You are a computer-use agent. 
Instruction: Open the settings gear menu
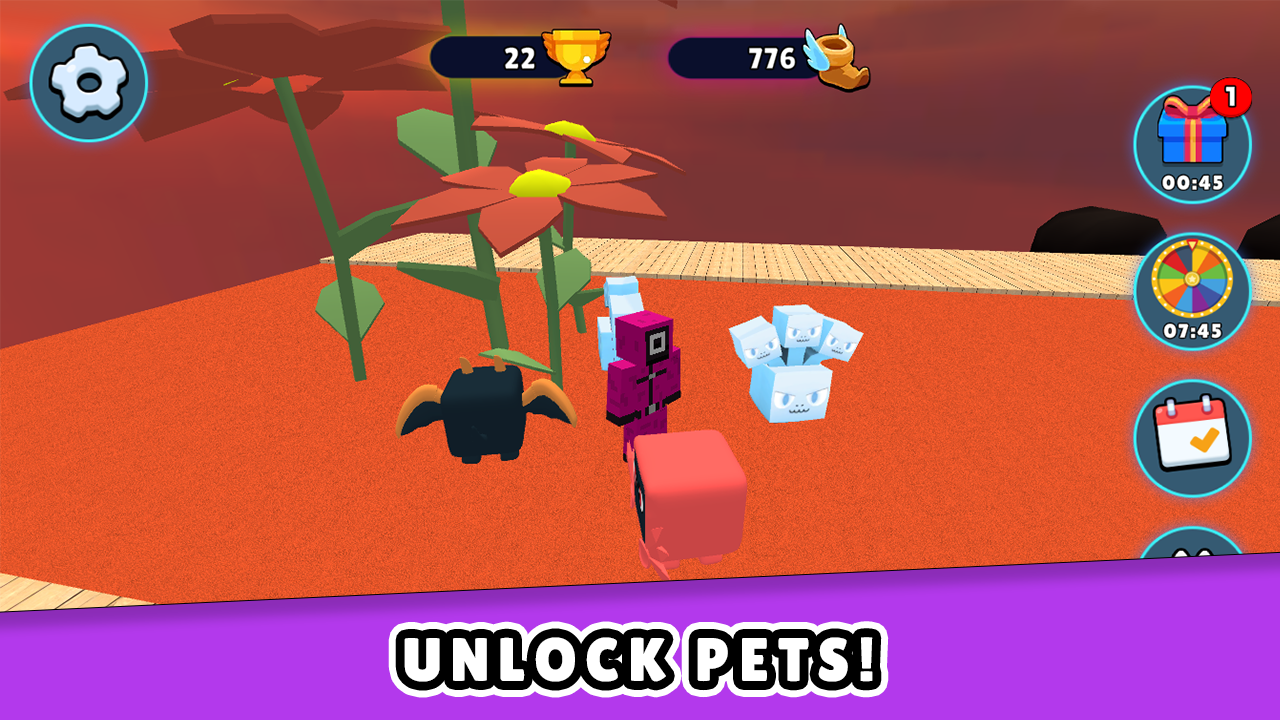[x=88, y=80]
